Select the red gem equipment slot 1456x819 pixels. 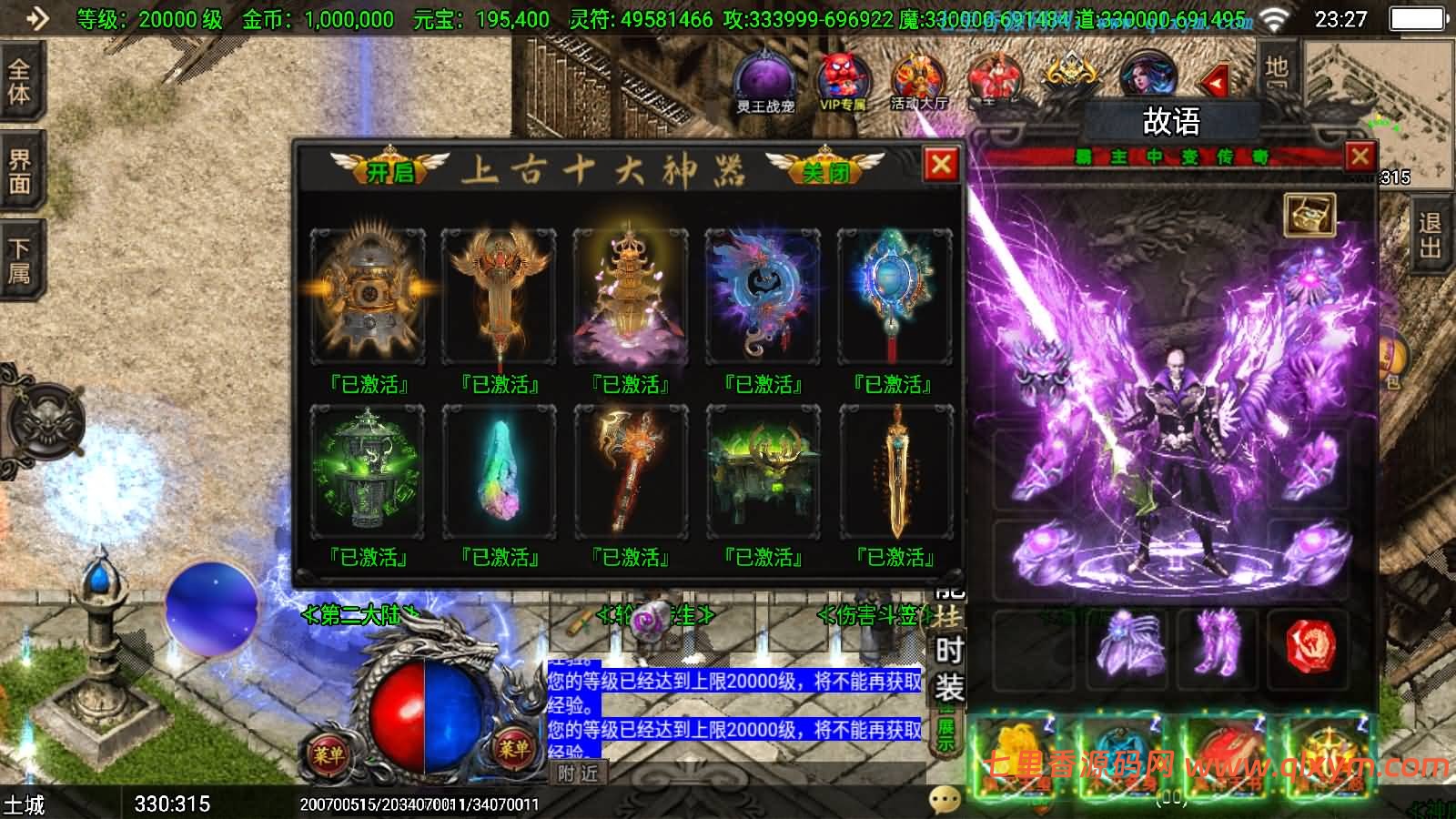pyautogui.click(x=1311, y=649)
